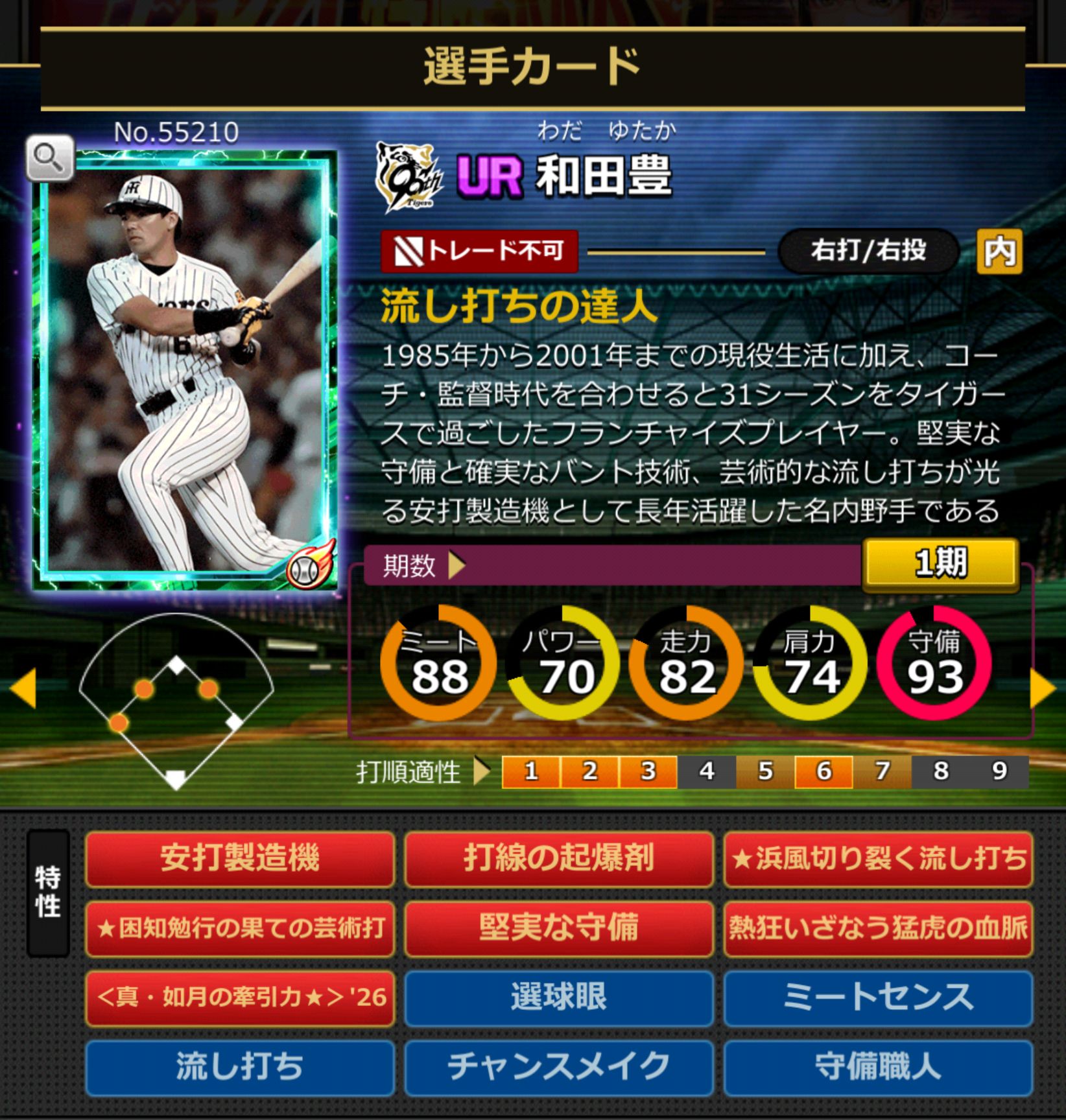This screenshot has height=1120, width=1066.
Task: Open the 期数 period selector showing 1期
Action: click(942, 564)
